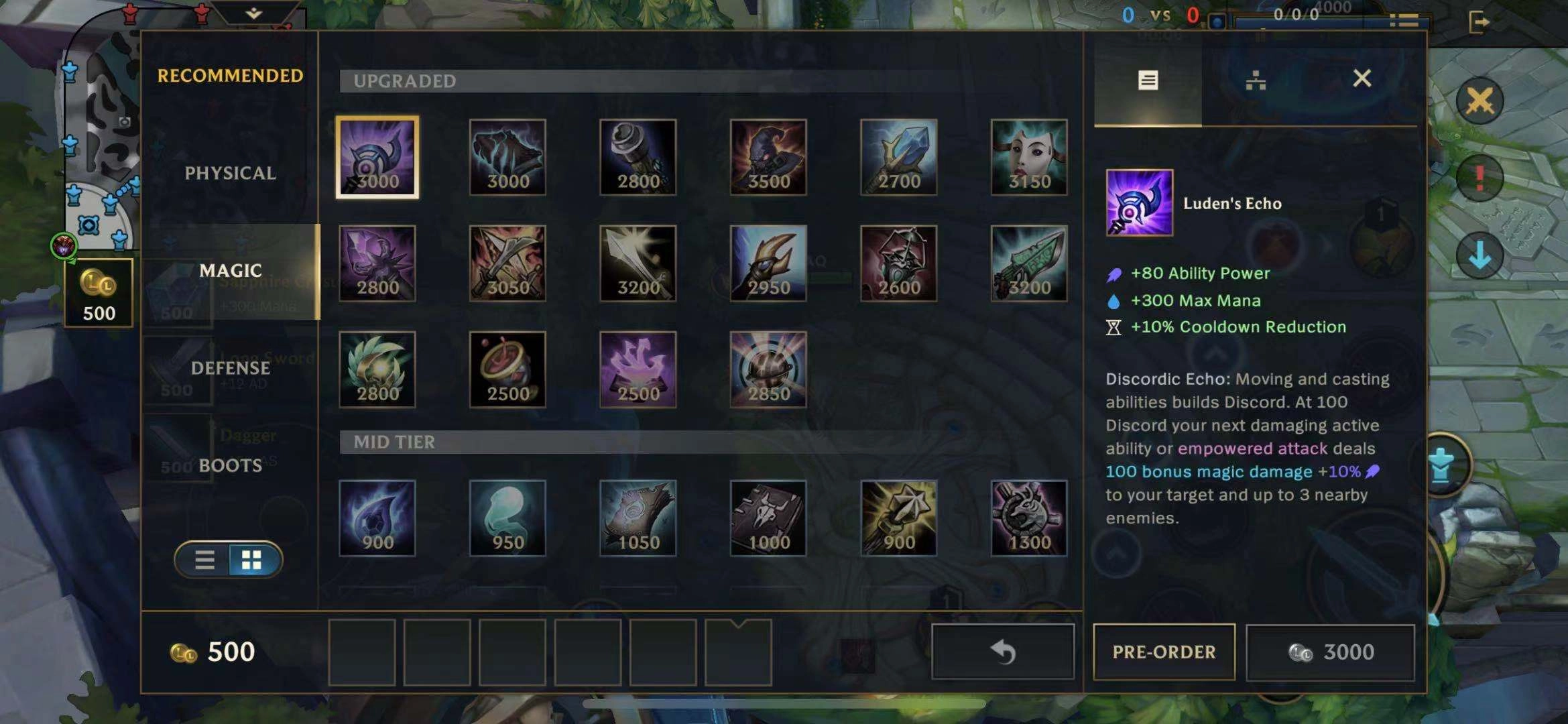Open the item build tree tab
The height and width of the screenshot is (724, 1568).
click(x=1256, y=81)
